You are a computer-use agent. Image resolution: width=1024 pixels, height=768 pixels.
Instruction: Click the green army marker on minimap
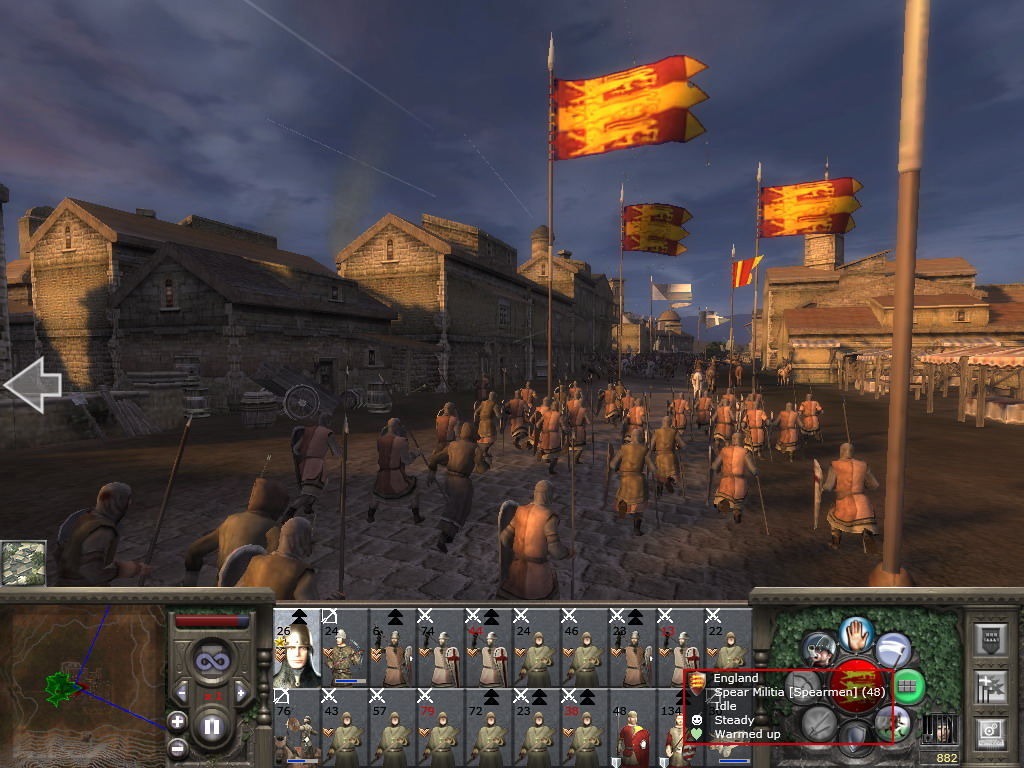pos(60,686)
